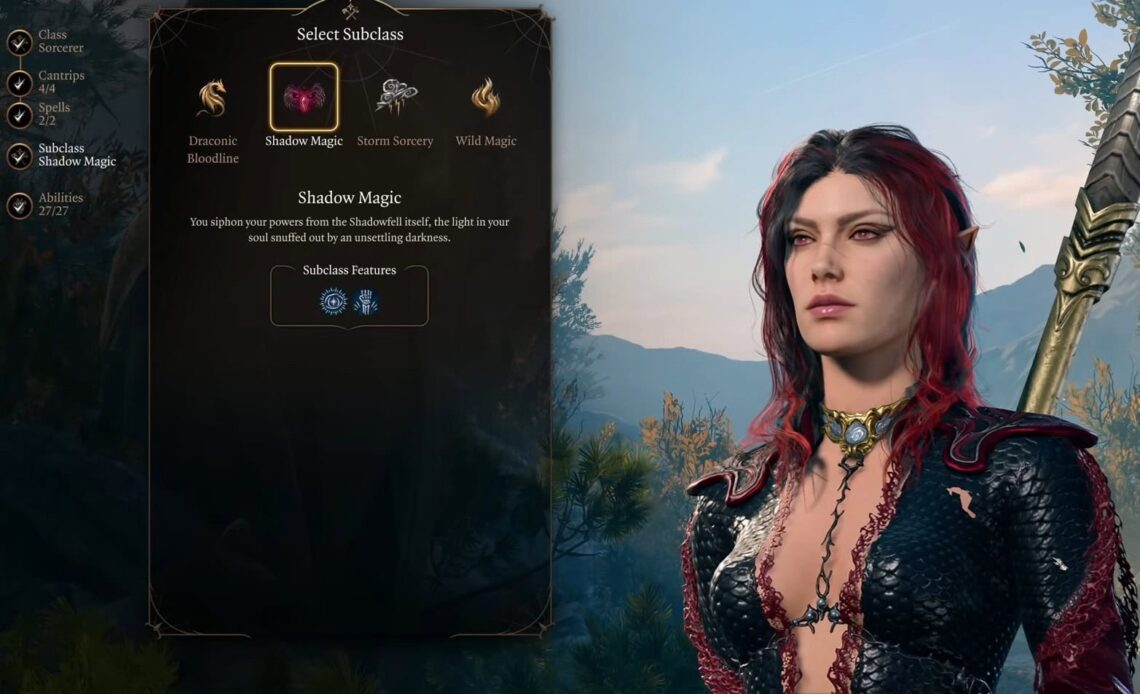The height and width of the screenshot is (694, 1140).
Task: Open the Spells 2/2 step
Action: click(20, 115)
